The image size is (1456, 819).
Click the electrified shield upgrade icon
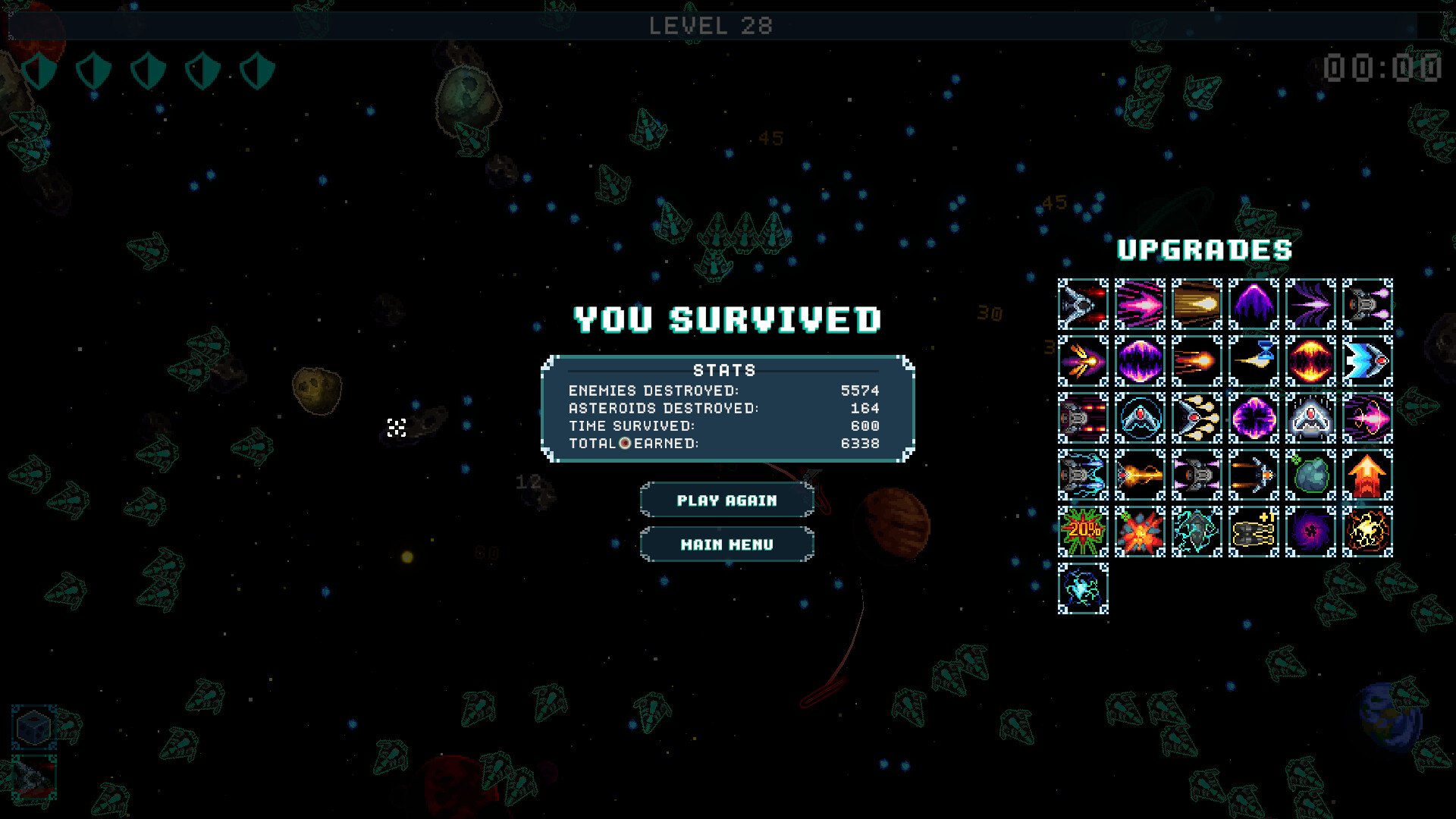(1083, 588)
